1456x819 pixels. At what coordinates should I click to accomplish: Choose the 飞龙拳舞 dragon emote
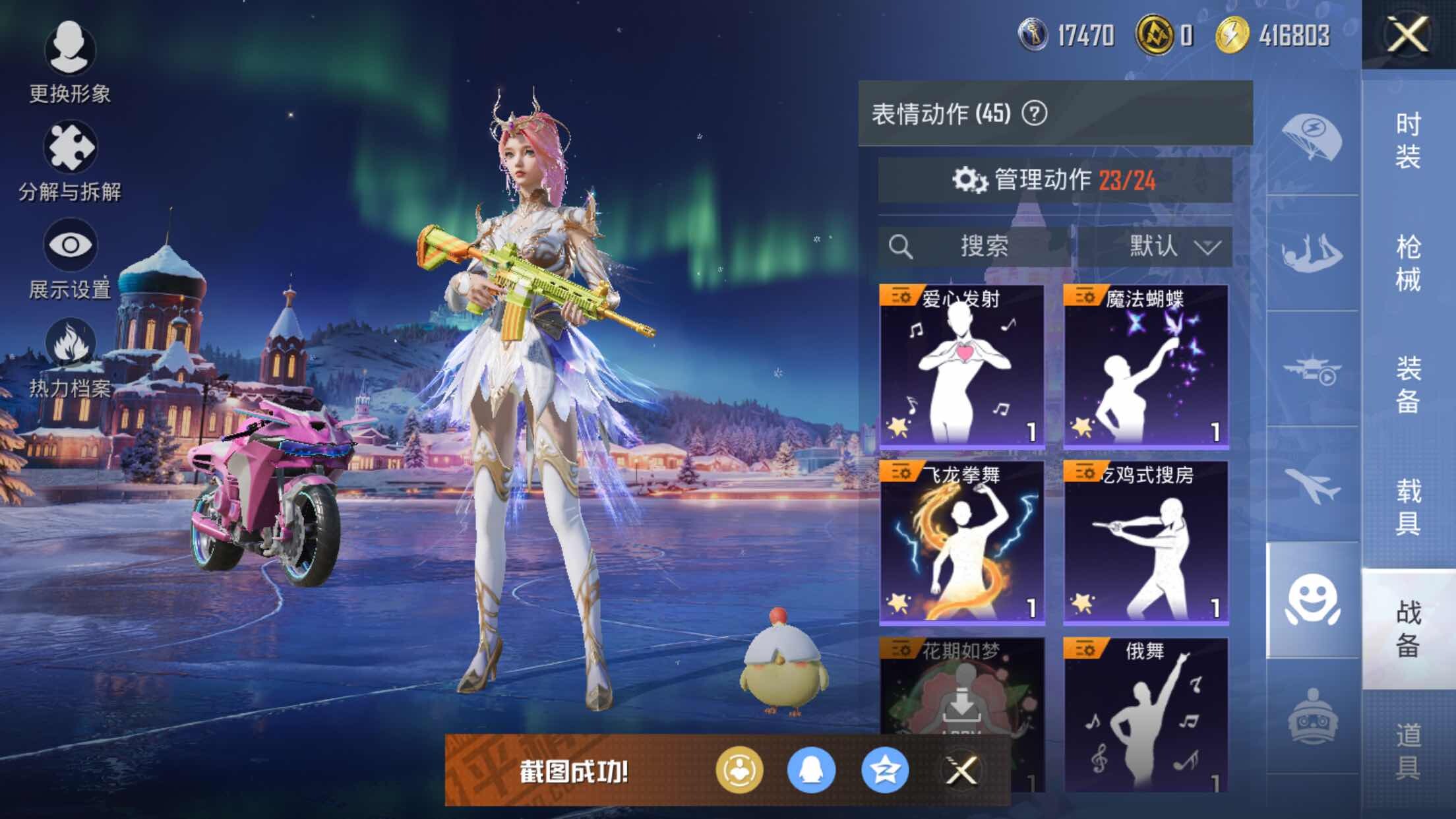(961, 542)
